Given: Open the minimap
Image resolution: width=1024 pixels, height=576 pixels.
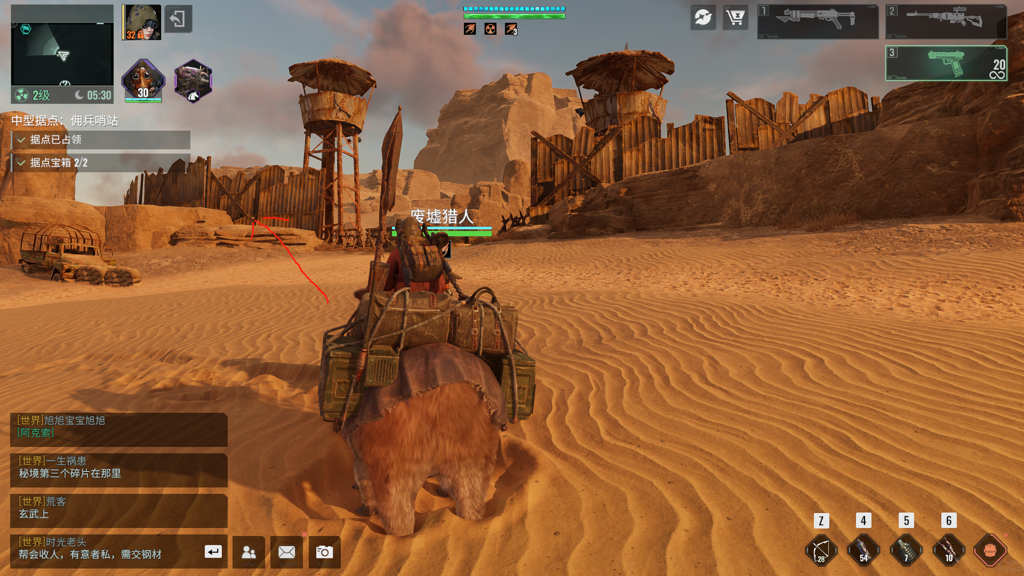Looking at the screenshot, I should pyautogui.click(x=62, y=52).
